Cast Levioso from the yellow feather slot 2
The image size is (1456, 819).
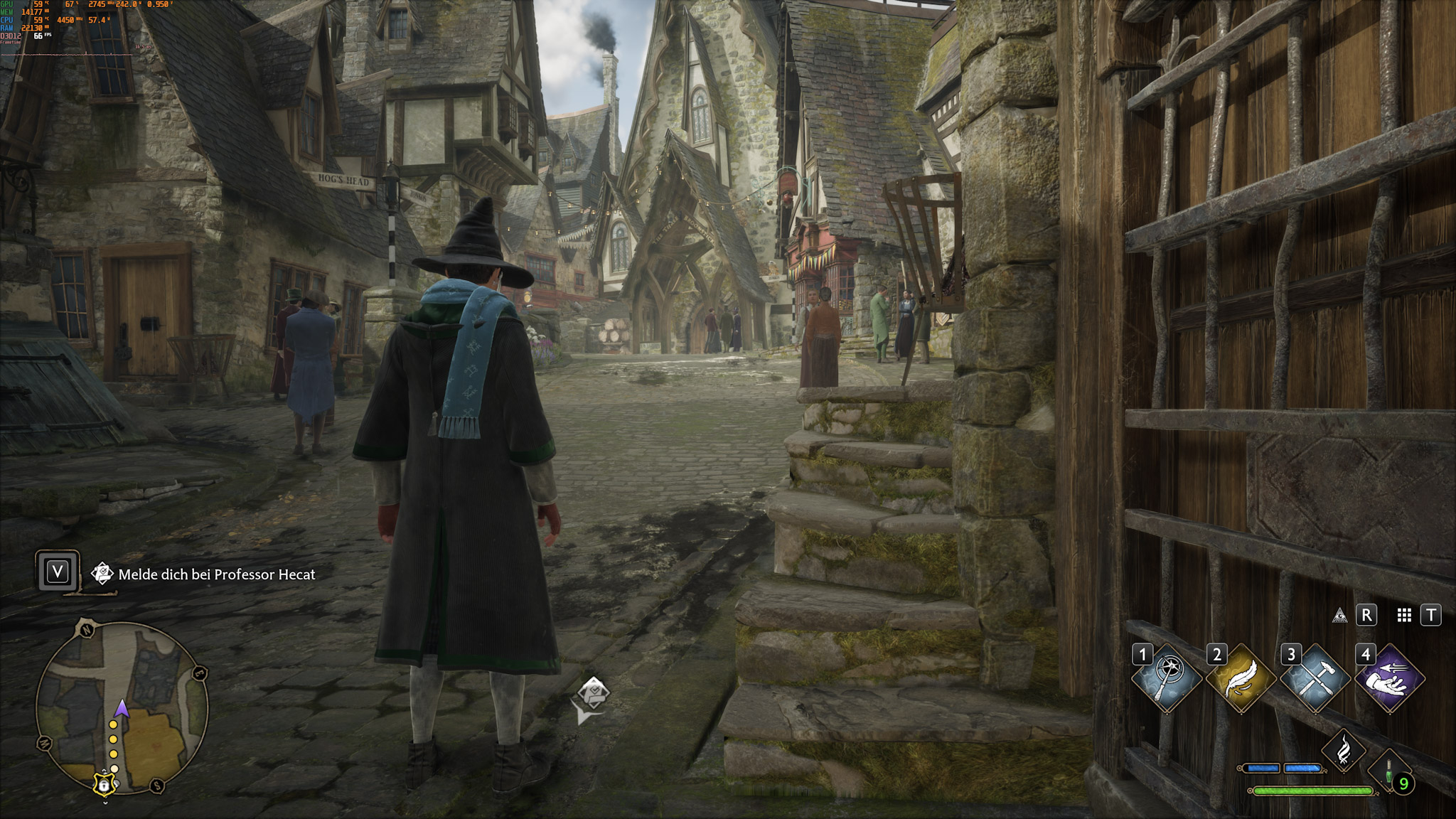click(x=1243, y=678)
